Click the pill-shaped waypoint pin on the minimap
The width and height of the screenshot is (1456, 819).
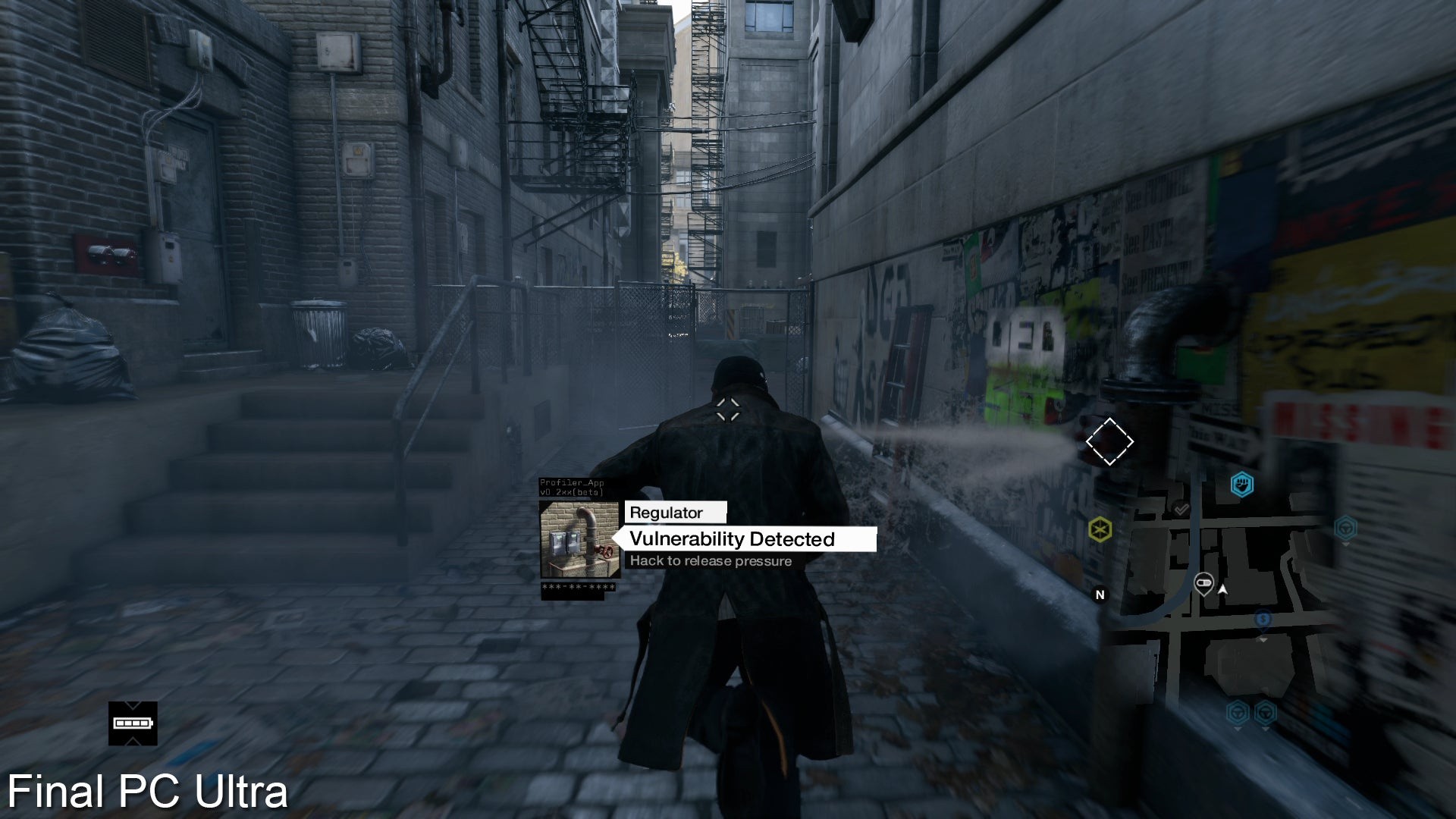1203,584
